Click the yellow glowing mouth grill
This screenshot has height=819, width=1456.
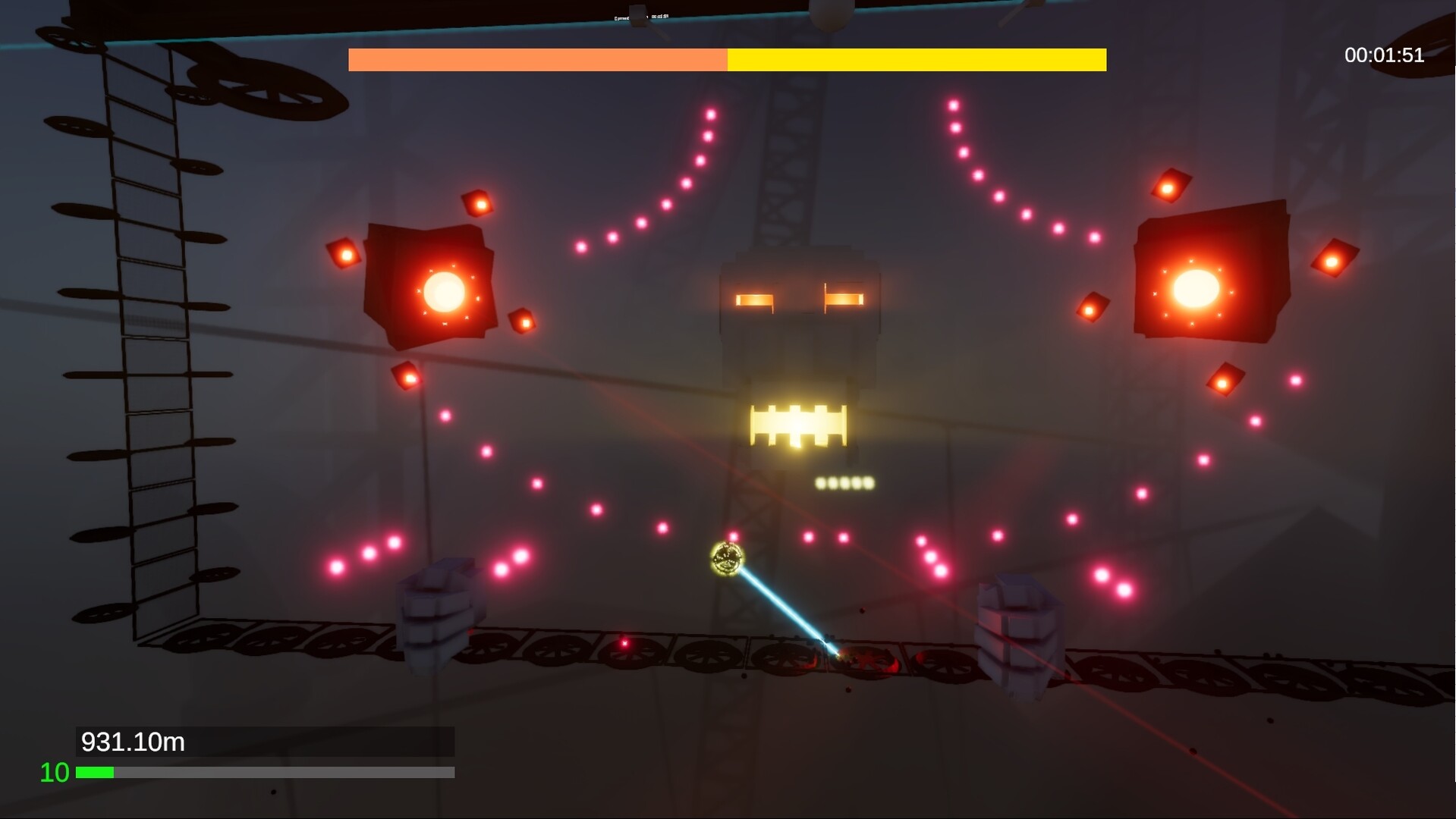click(797, 425)
